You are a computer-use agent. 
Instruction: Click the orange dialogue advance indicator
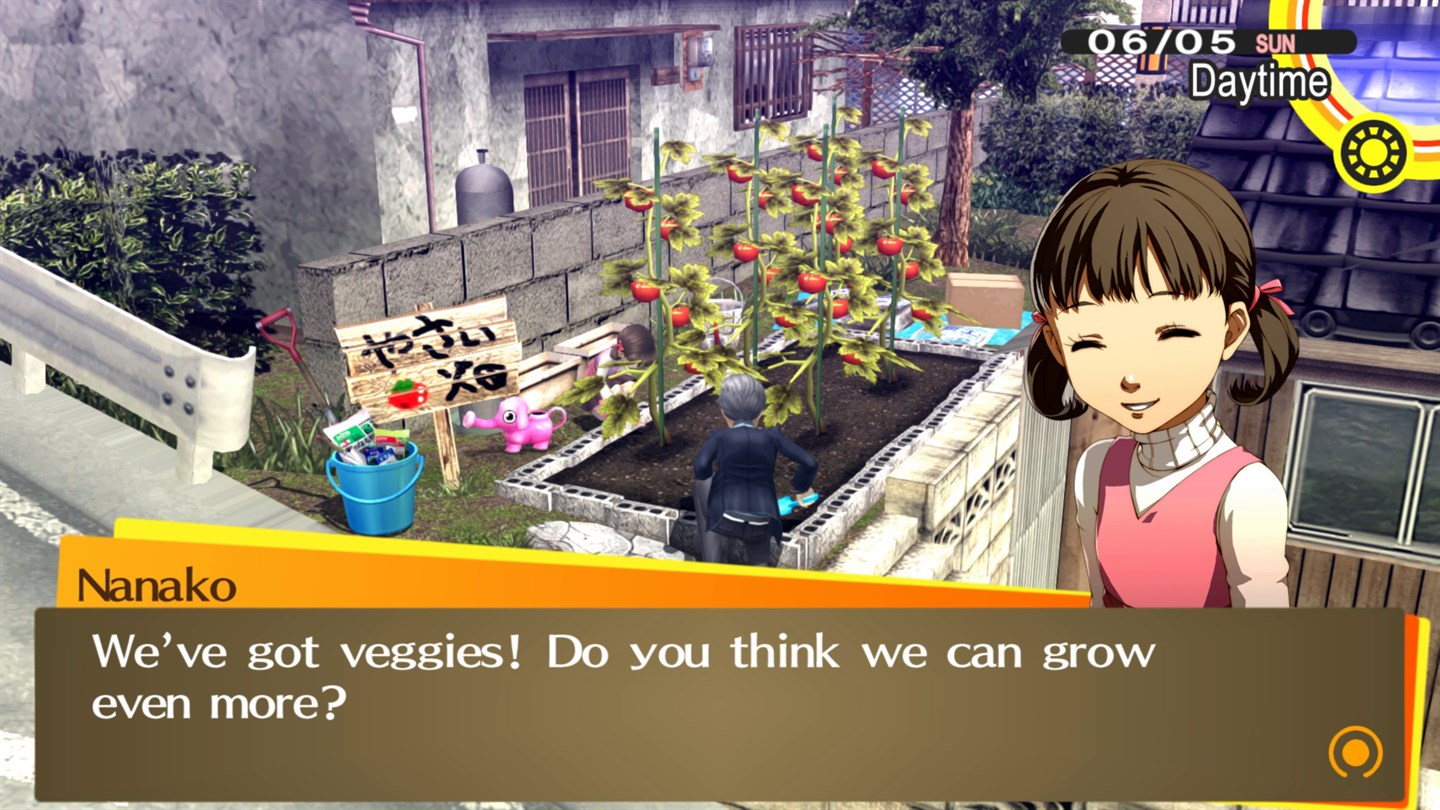click(x=1356, y=752)
